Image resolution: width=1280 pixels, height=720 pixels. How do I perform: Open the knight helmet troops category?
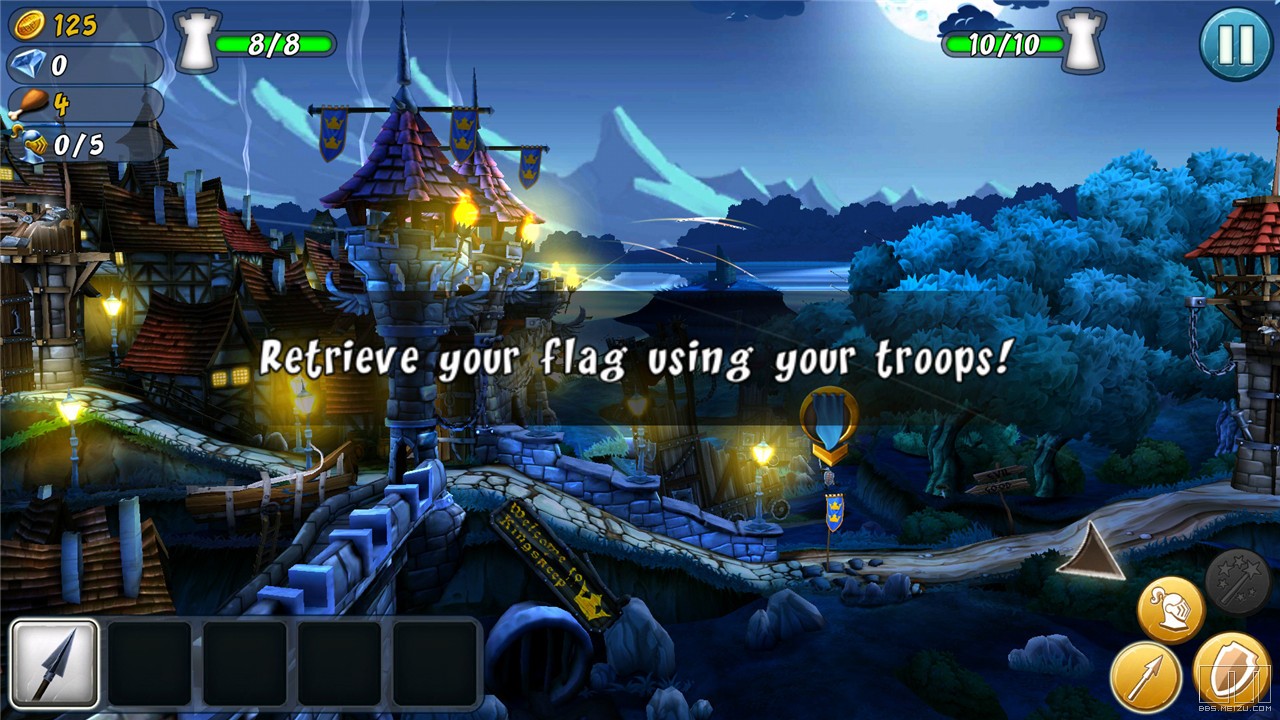(1170, 610)
